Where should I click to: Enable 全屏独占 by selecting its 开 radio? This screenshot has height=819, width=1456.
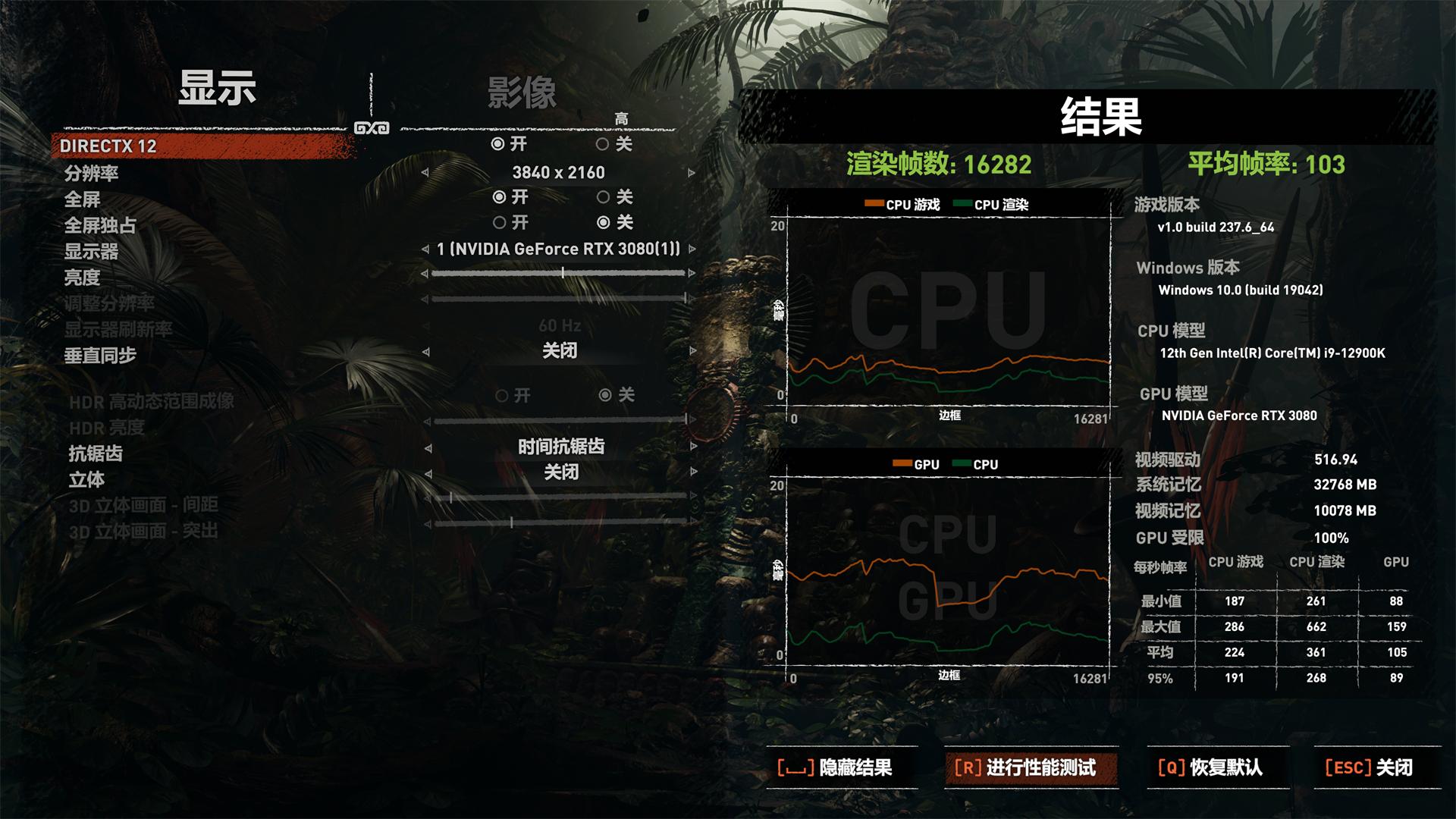(500, 222)
